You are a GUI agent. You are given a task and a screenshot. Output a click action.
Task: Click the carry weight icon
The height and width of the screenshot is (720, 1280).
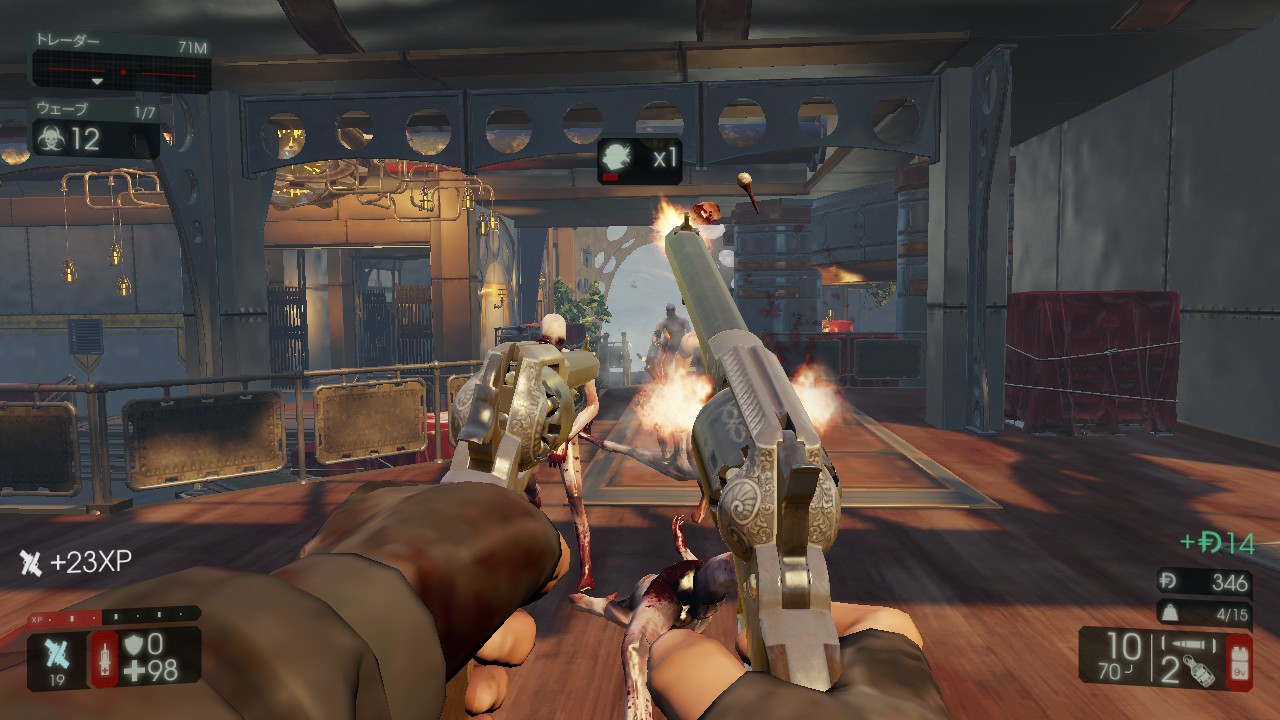pos(1170,613)
